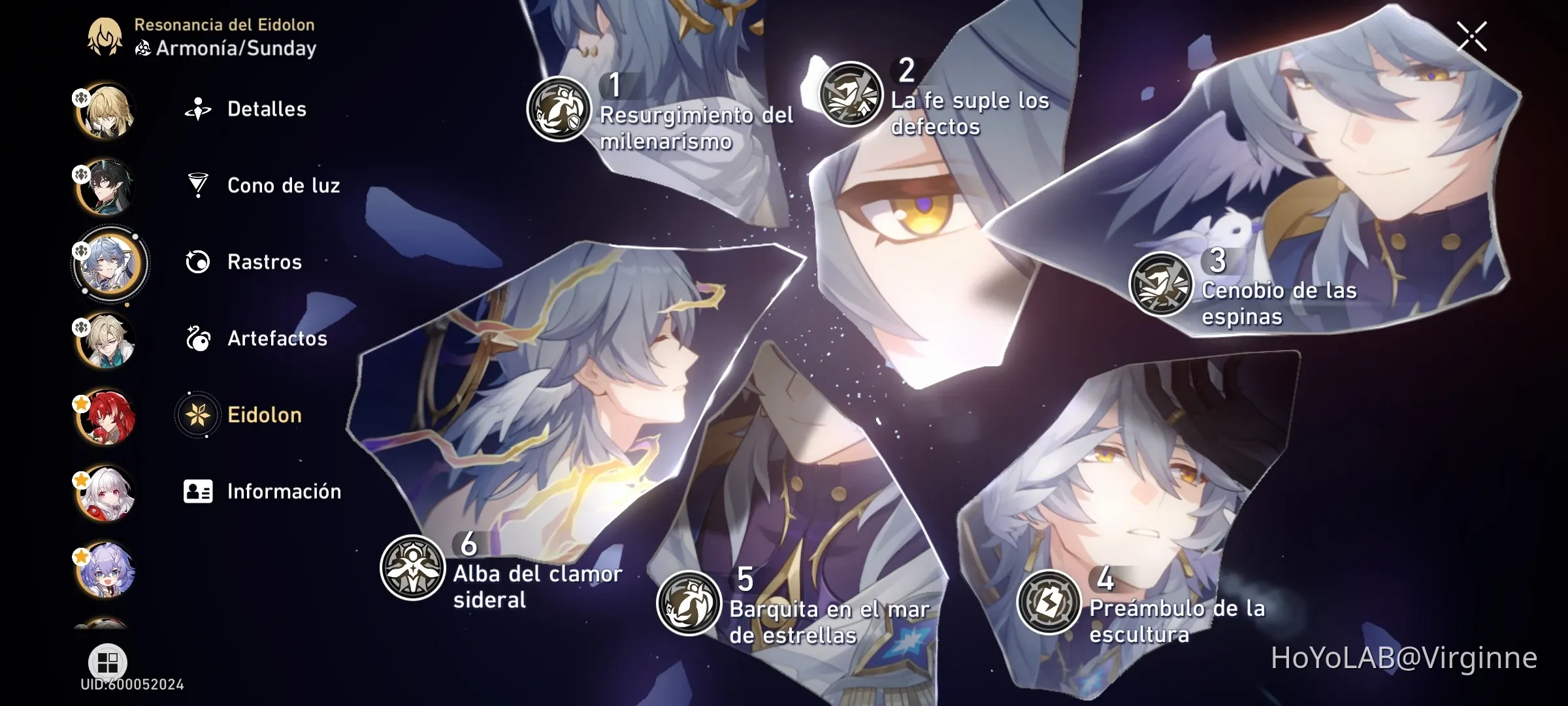
Task: Open the Detalles section
Action: coord(267,109)
